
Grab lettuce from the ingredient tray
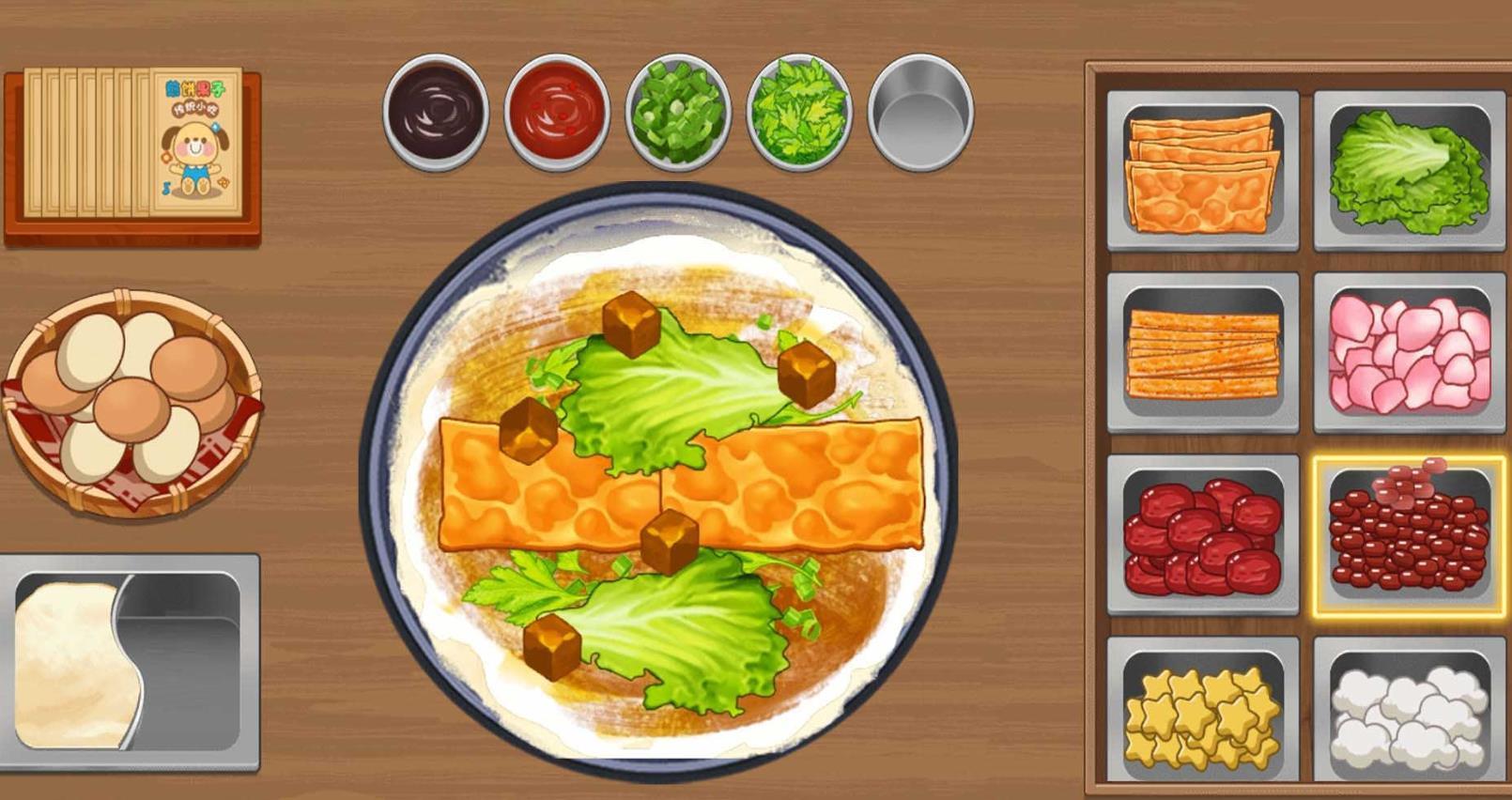pos(1409,171)
